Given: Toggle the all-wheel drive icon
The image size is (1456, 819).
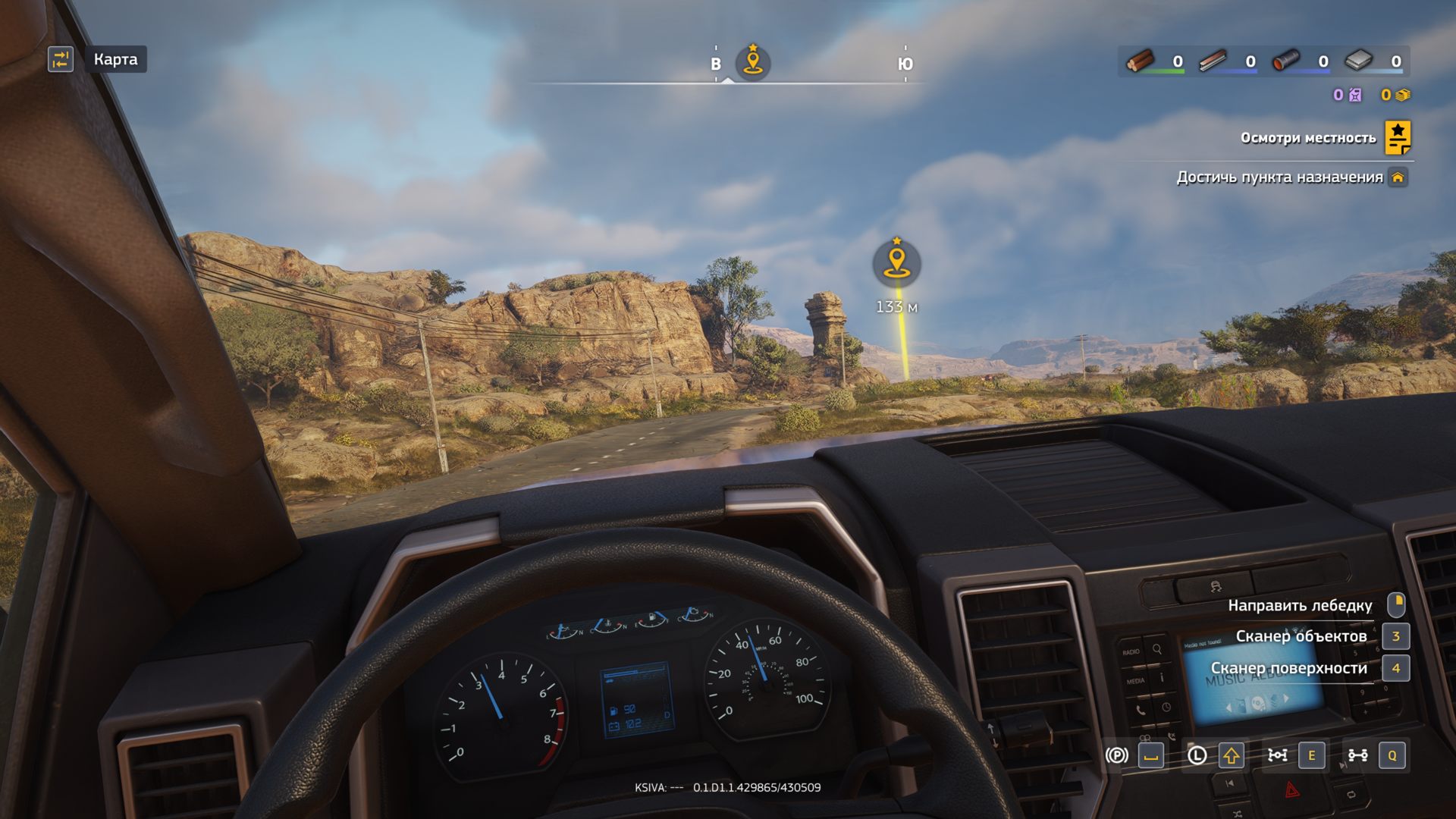Looking at the screenshot, I should click(x=1357, y=755).
